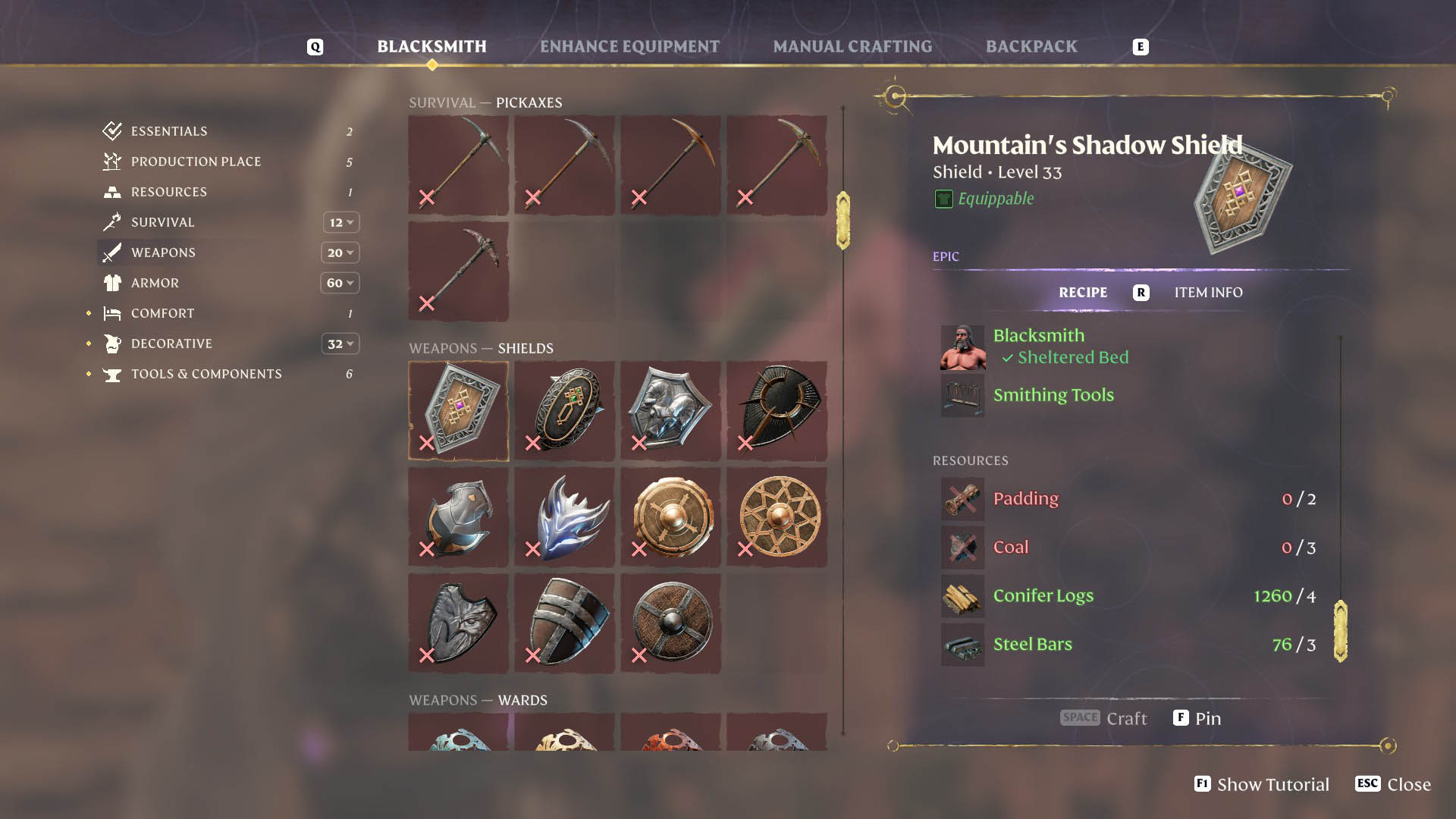Viewport: 1456px width, 819px height.
Task: Click the Resources category icon
Action: click(111, 192)
